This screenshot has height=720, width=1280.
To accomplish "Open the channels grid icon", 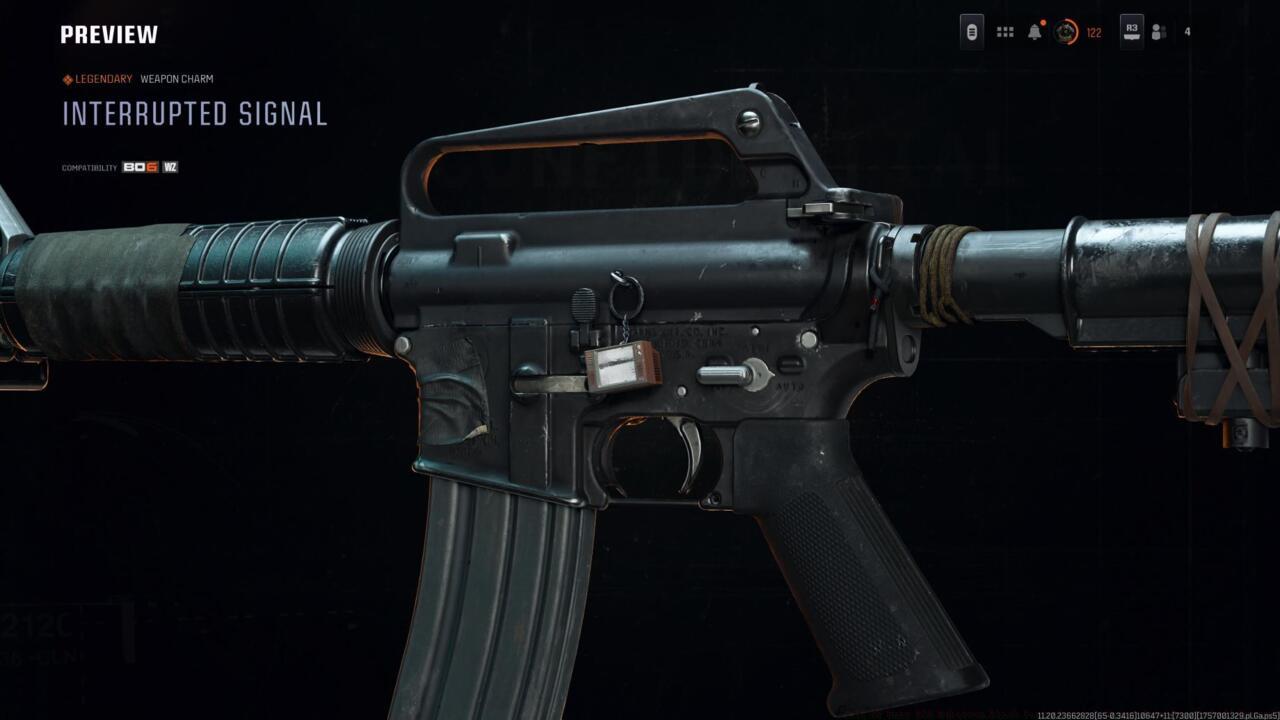I will tap(1004, 33).
